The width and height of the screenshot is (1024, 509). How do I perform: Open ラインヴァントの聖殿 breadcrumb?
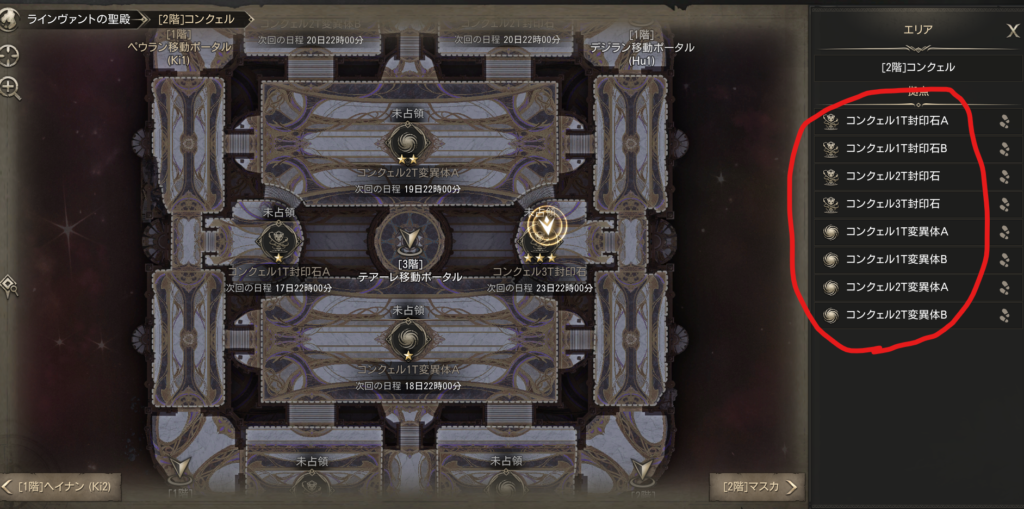[x=79, y=19]
